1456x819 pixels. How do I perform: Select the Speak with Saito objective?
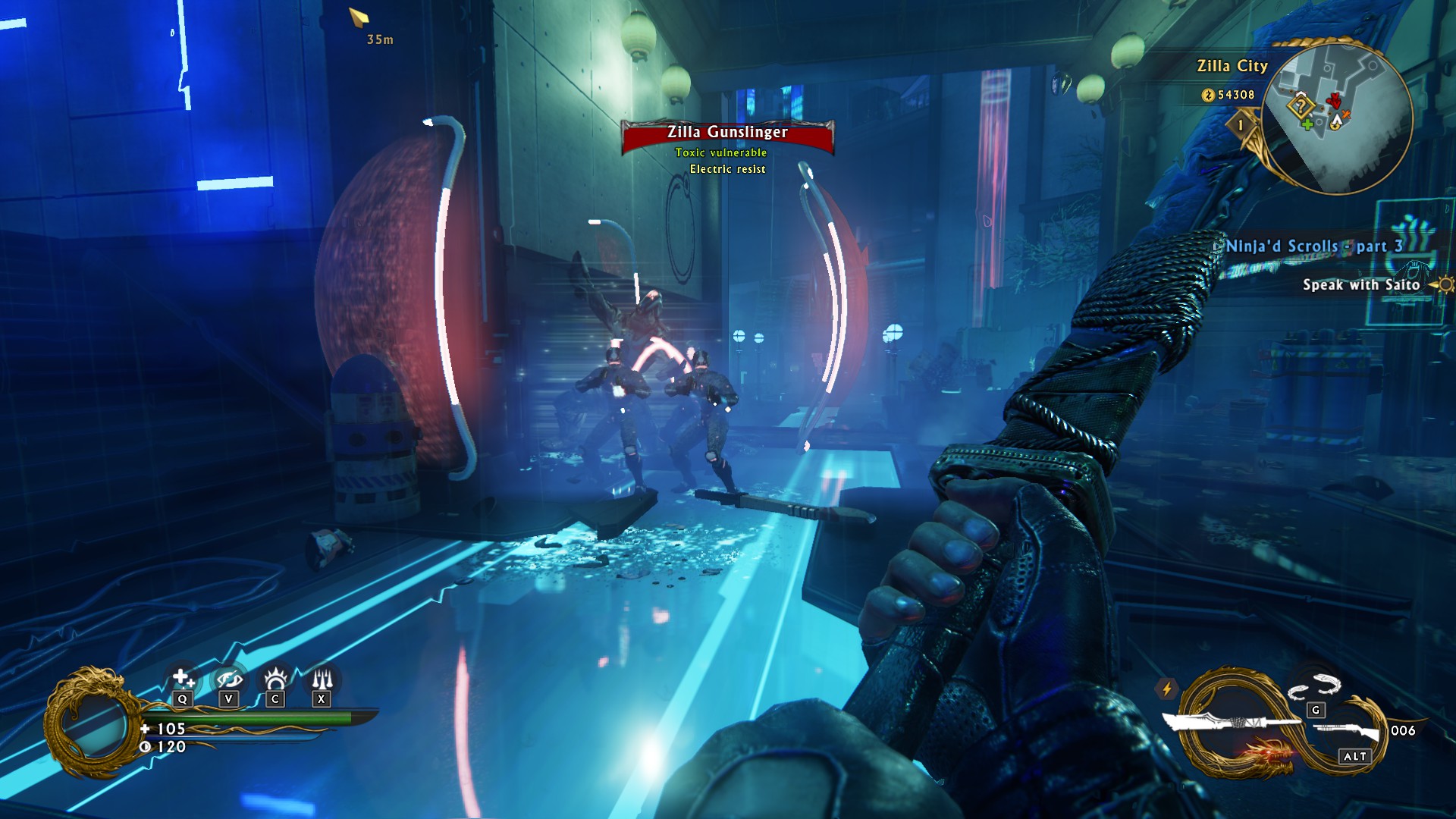[x=1360, y=285]
